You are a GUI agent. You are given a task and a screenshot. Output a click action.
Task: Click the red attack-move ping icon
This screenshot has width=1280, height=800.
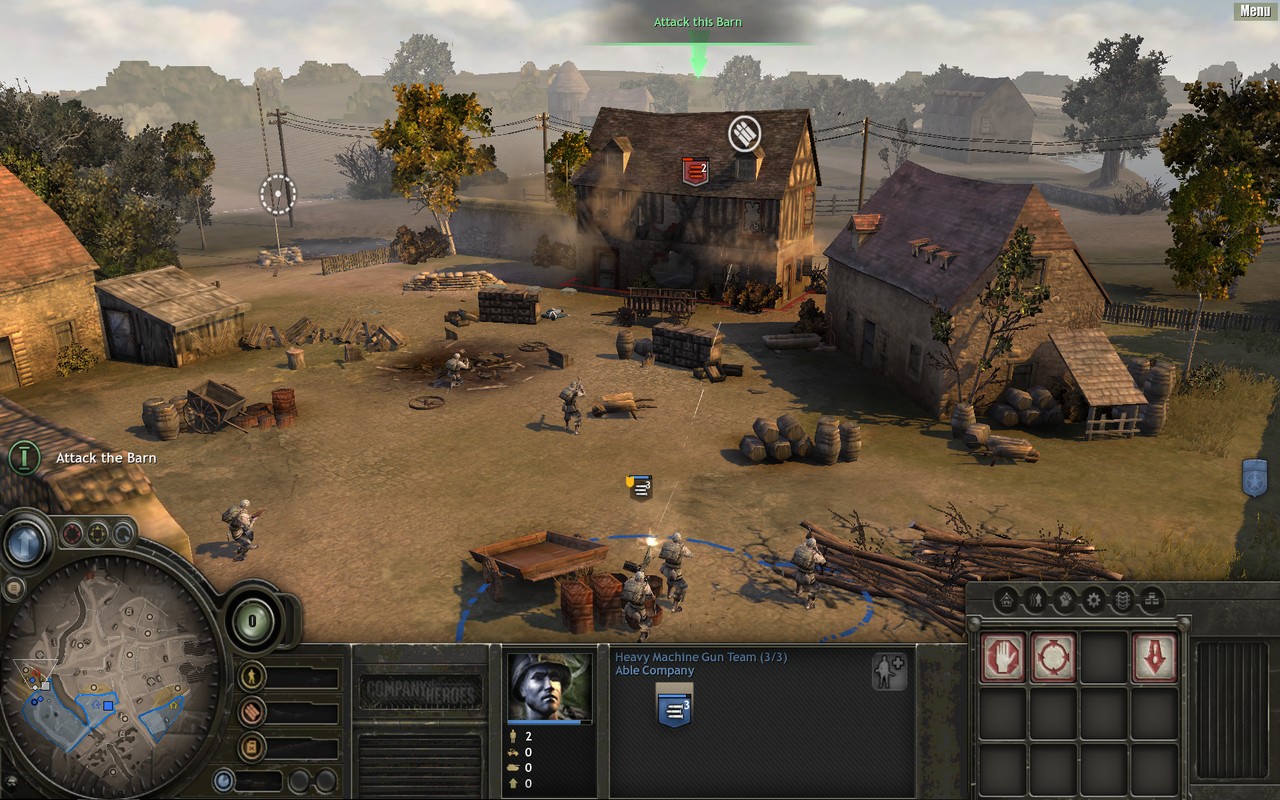pos(72,533)
